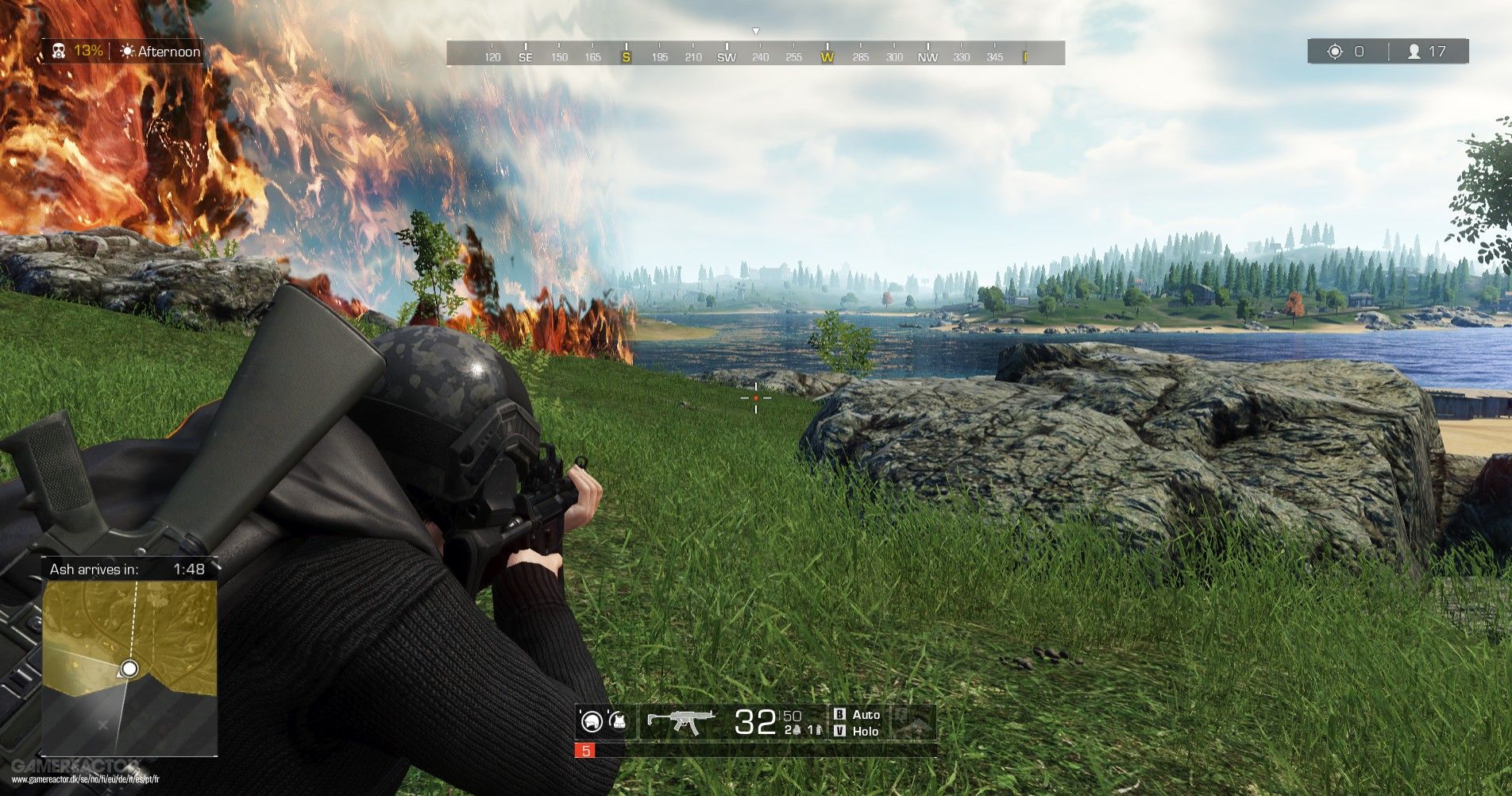1512x796 pixels.
Task: Click the body armor vest icon
Action: tap(619, 722)
